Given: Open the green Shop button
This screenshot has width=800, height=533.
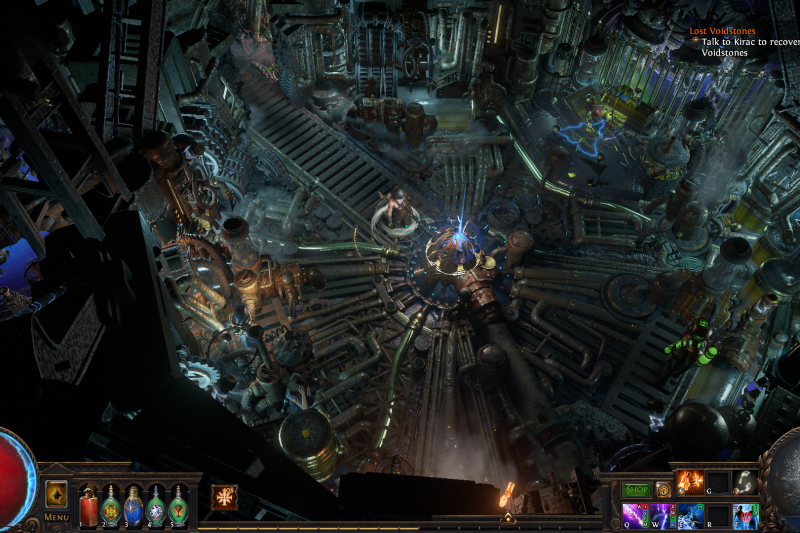Looking at the screenshot, I should (637, 490).
